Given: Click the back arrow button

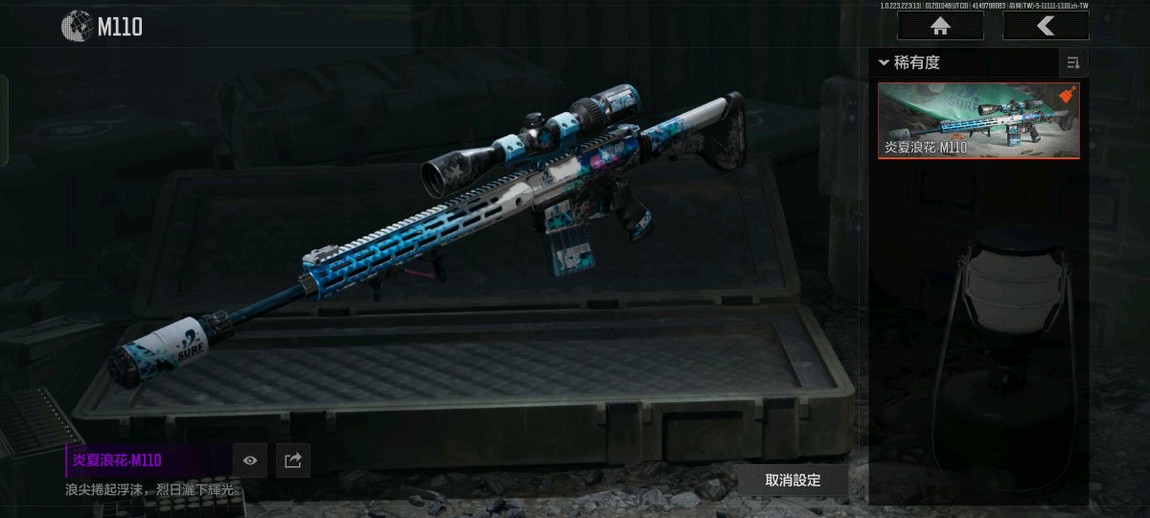Looking at the screenshot, I should tap(1045, 27).
